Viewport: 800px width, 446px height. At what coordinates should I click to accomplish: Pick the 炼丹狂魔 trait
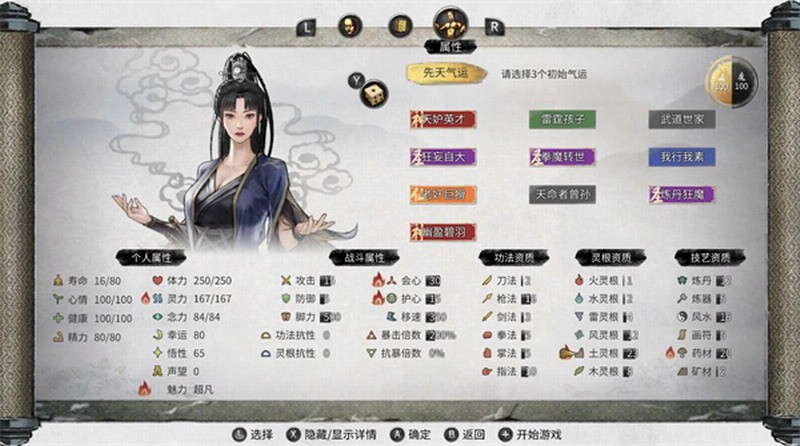[681, 194]
